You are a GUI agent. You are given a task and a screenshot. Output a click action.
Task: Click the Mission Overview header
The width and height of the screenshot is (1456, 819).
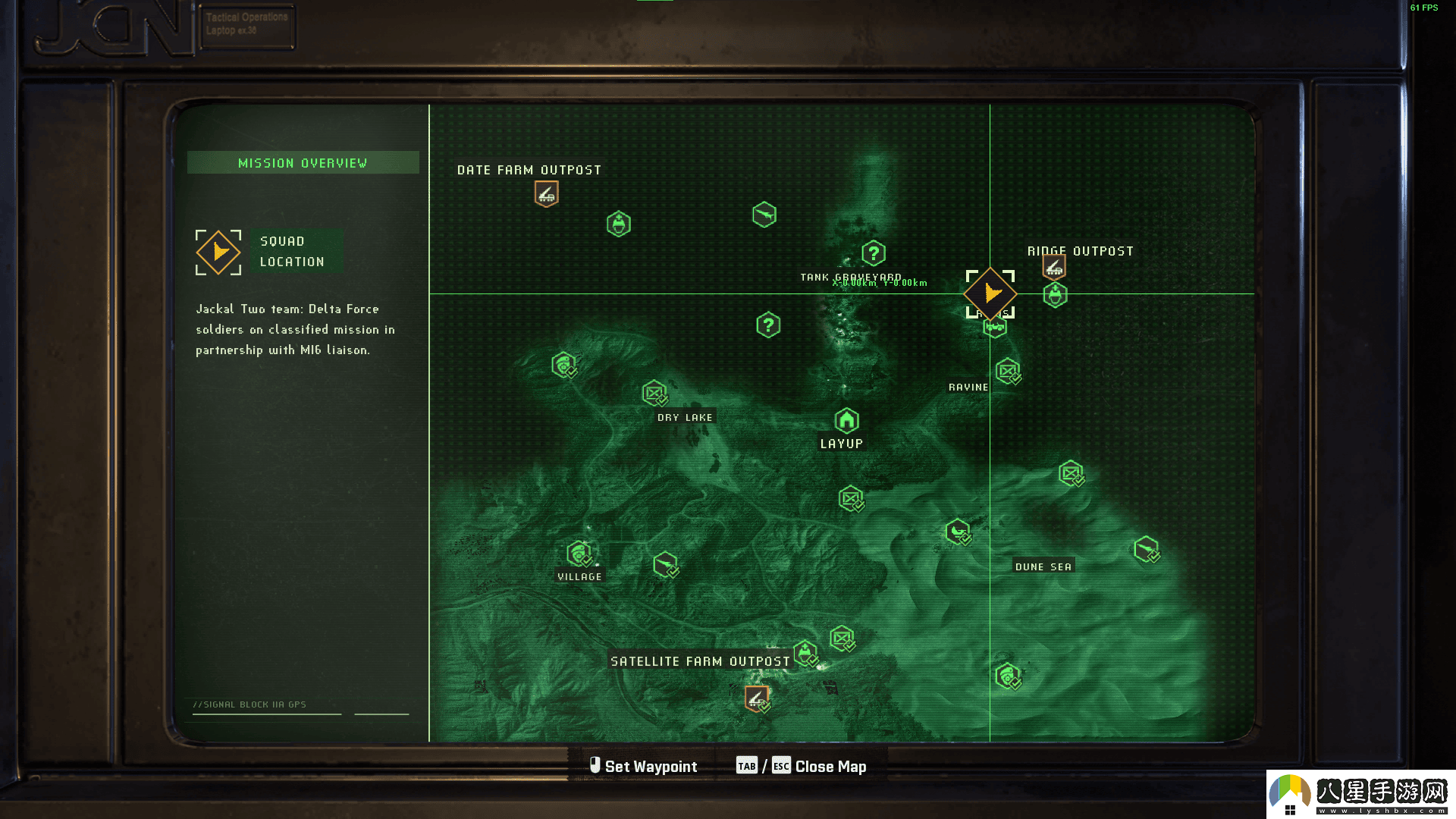pyautogui.click(x=303, y=163)
